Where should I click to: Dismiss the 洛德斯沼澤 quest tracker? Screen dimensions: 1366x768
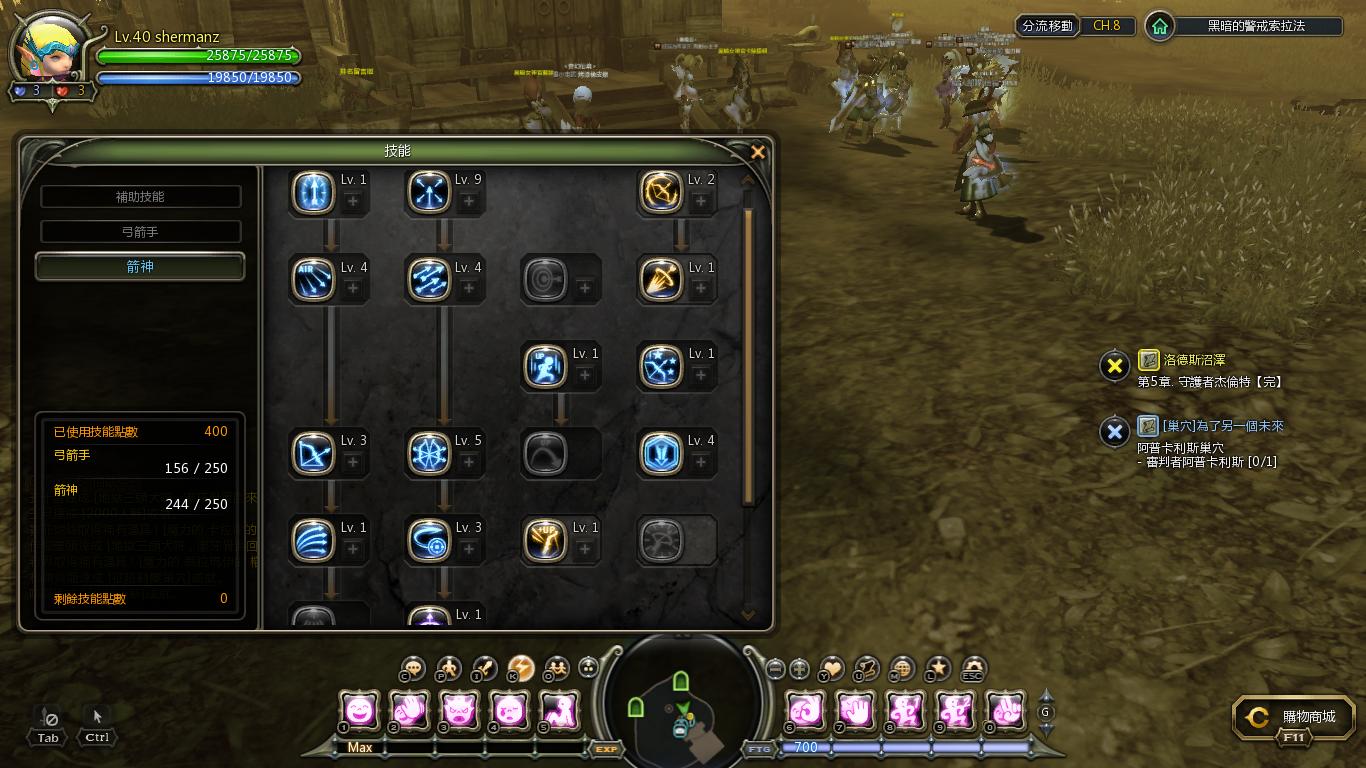[x=1114, y=366]
